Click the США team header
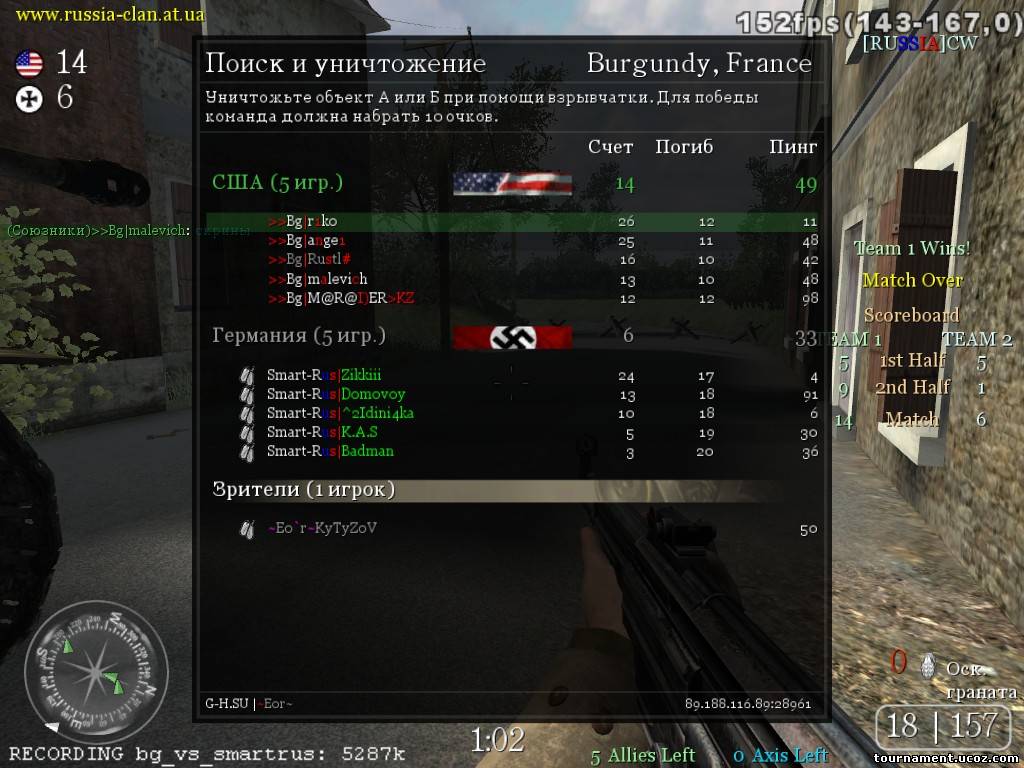The height and width of the screenshot is (768, 1024). click(277, 183)
